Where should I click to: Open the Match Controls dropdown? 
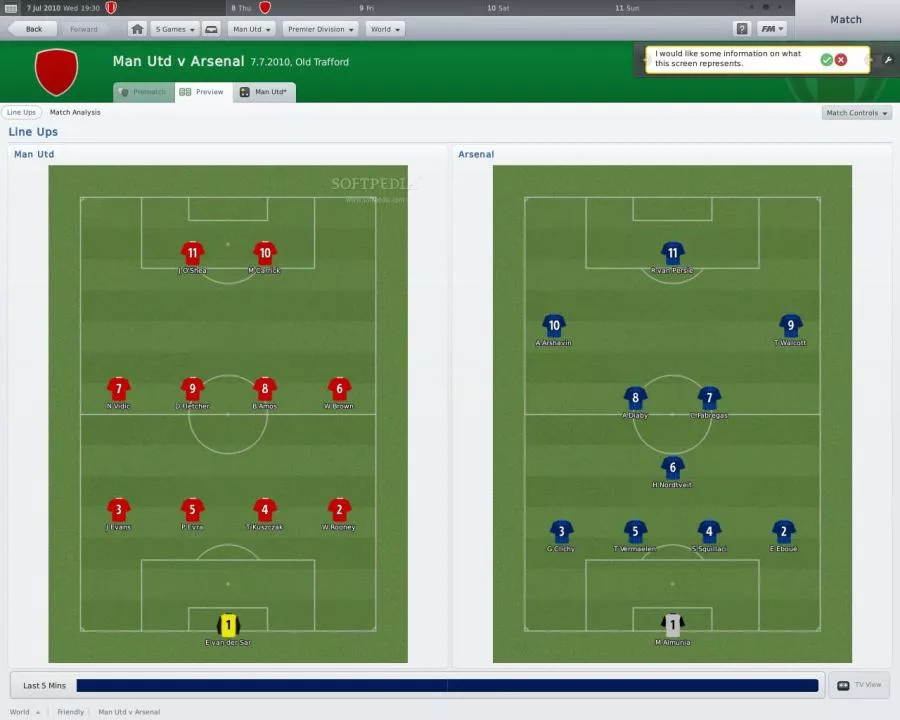pos(856,113)
